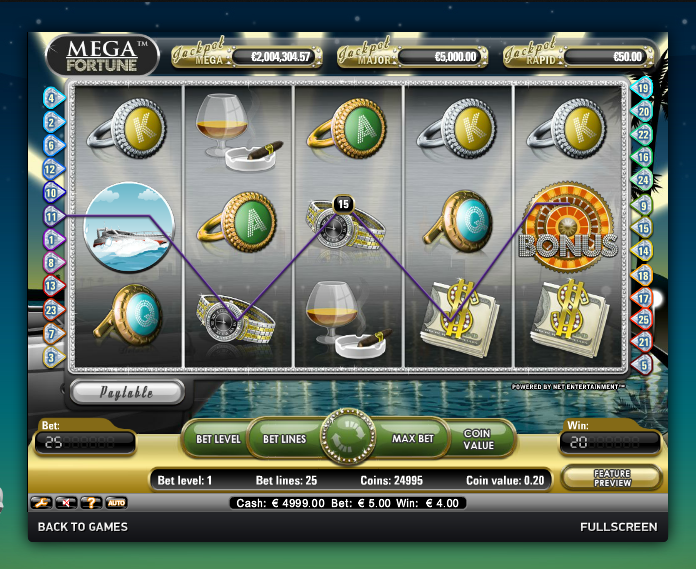Show help with the question mark icon
The image size is (696, 569).
tap(92, 502)
